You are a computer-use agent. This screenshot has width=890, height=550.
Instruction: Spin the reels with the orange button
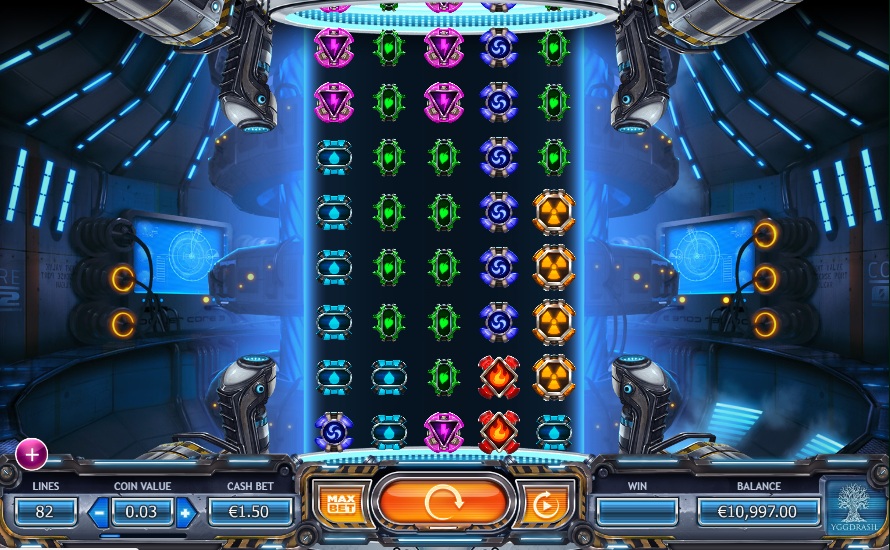click(443, 503)
